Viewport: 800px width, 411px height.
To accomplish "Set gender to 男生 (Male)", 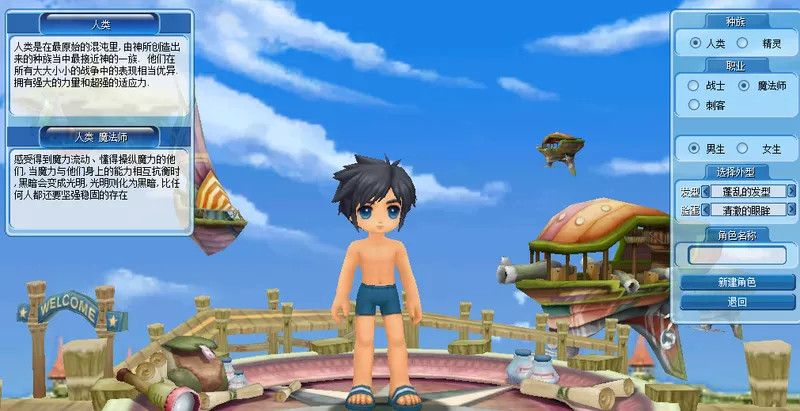I will tap(696, 149).
